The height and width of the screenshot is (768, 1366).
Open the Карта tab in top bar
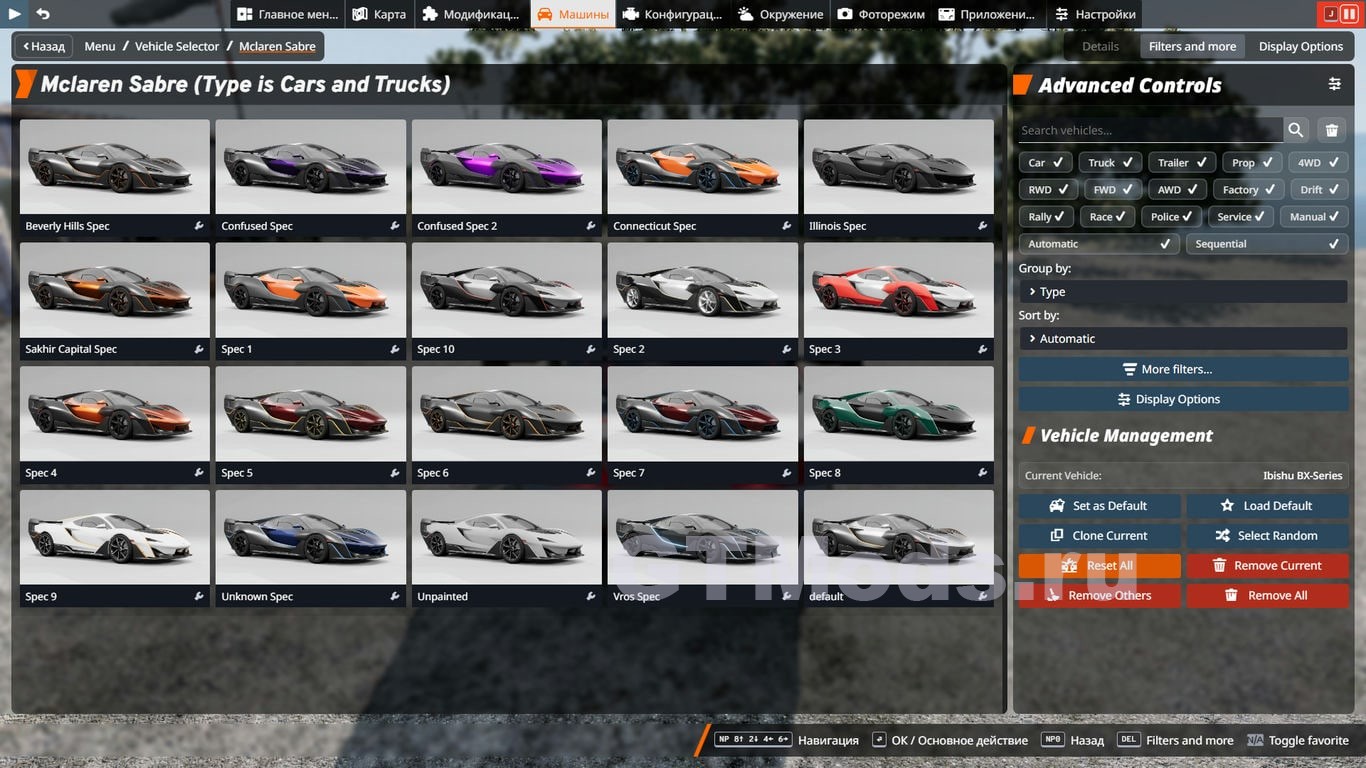[379, 14]
